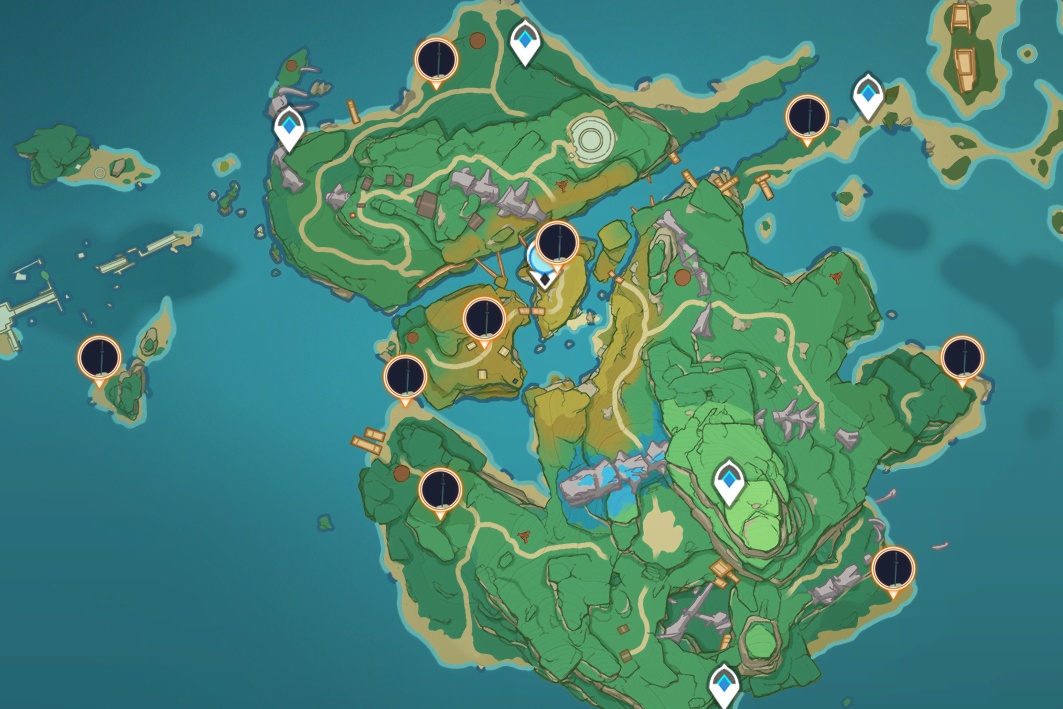Select the teleport waypoint on the northwestern rocky coast
The image size is (1063, 709).
[290, 126]
